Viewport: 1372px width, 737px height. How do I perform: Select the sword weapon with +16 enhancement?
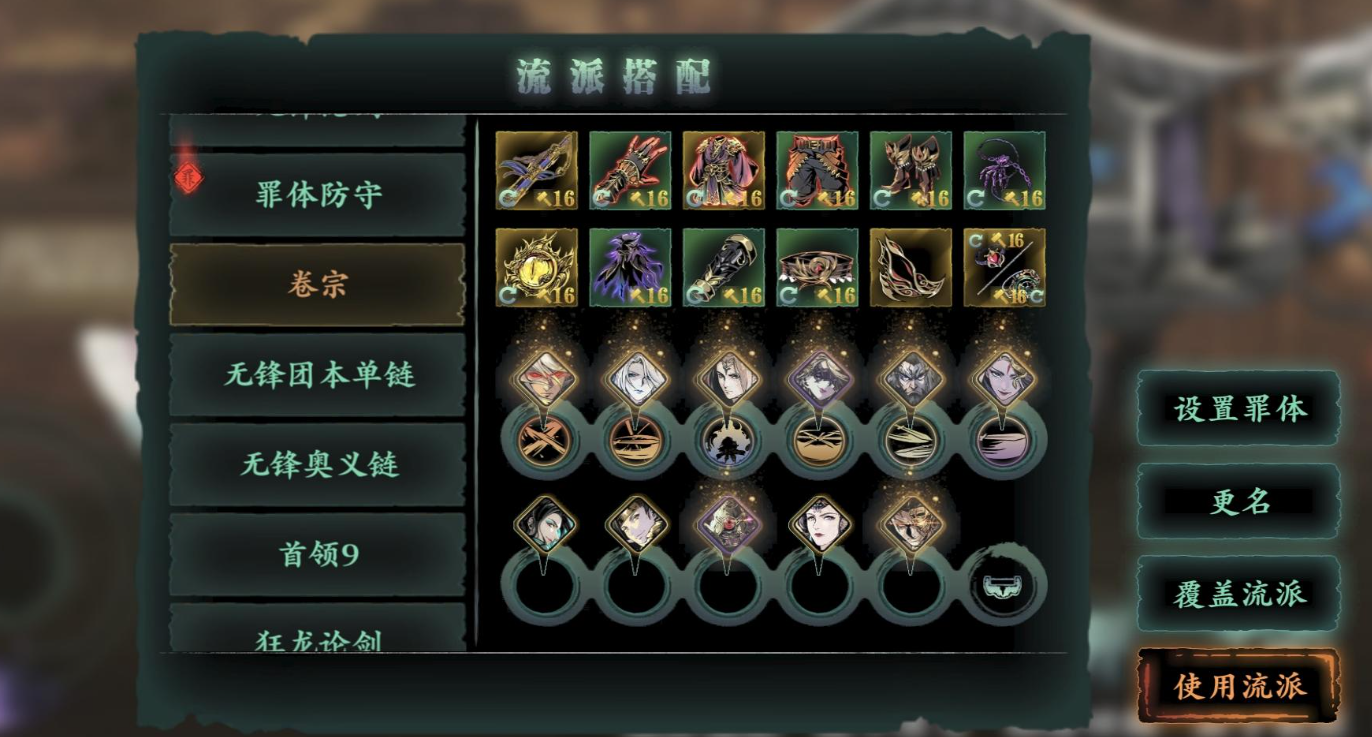(x=537, y=170)
